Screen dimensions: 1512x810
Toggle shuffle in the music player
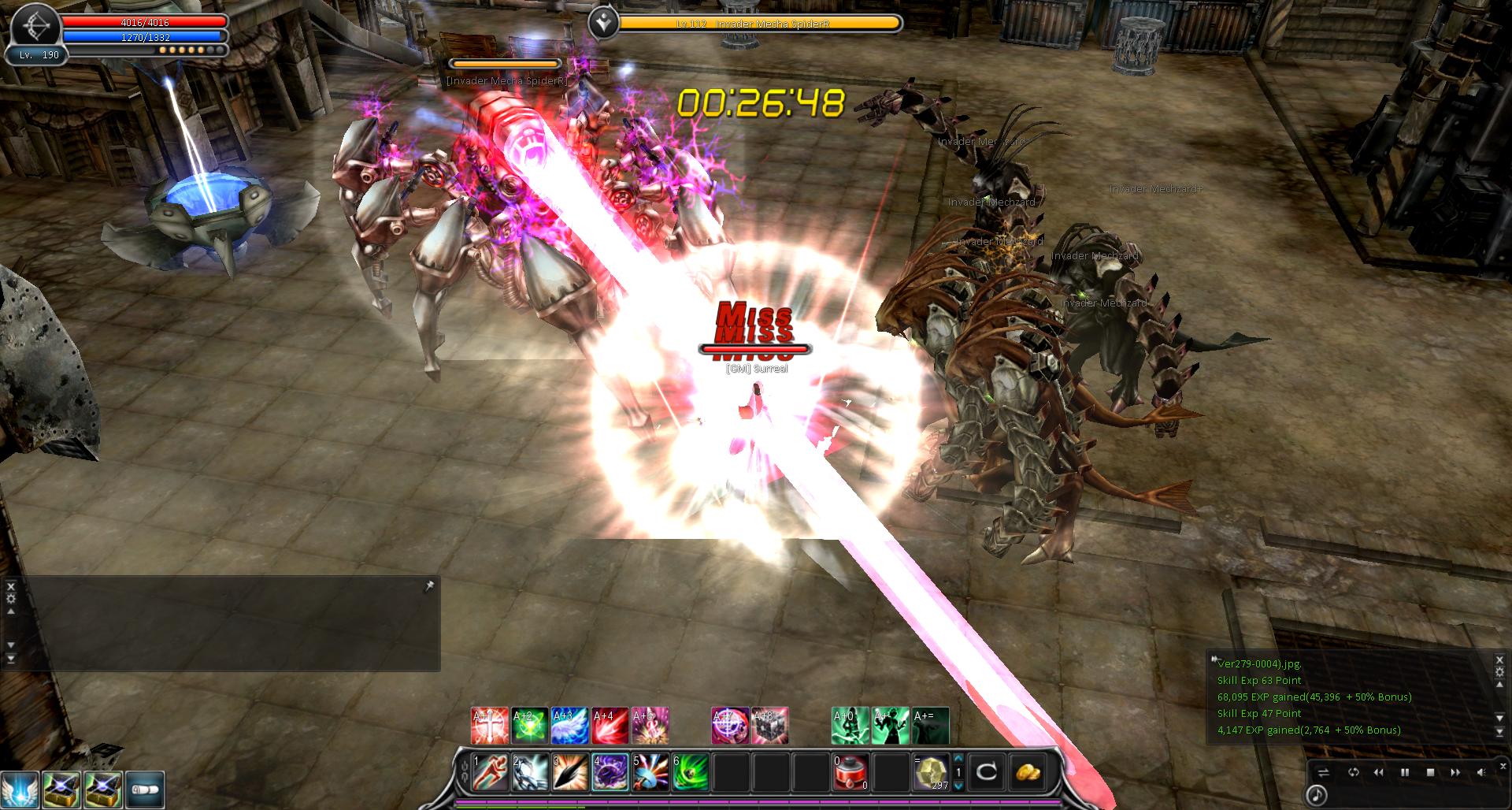(1322, 773)
